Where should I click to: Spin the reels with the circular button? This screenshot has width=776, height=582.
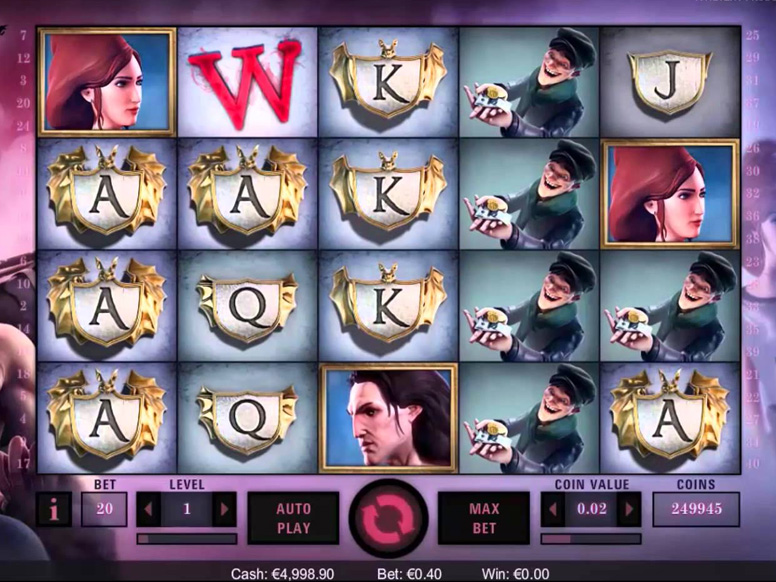(388, 519)
